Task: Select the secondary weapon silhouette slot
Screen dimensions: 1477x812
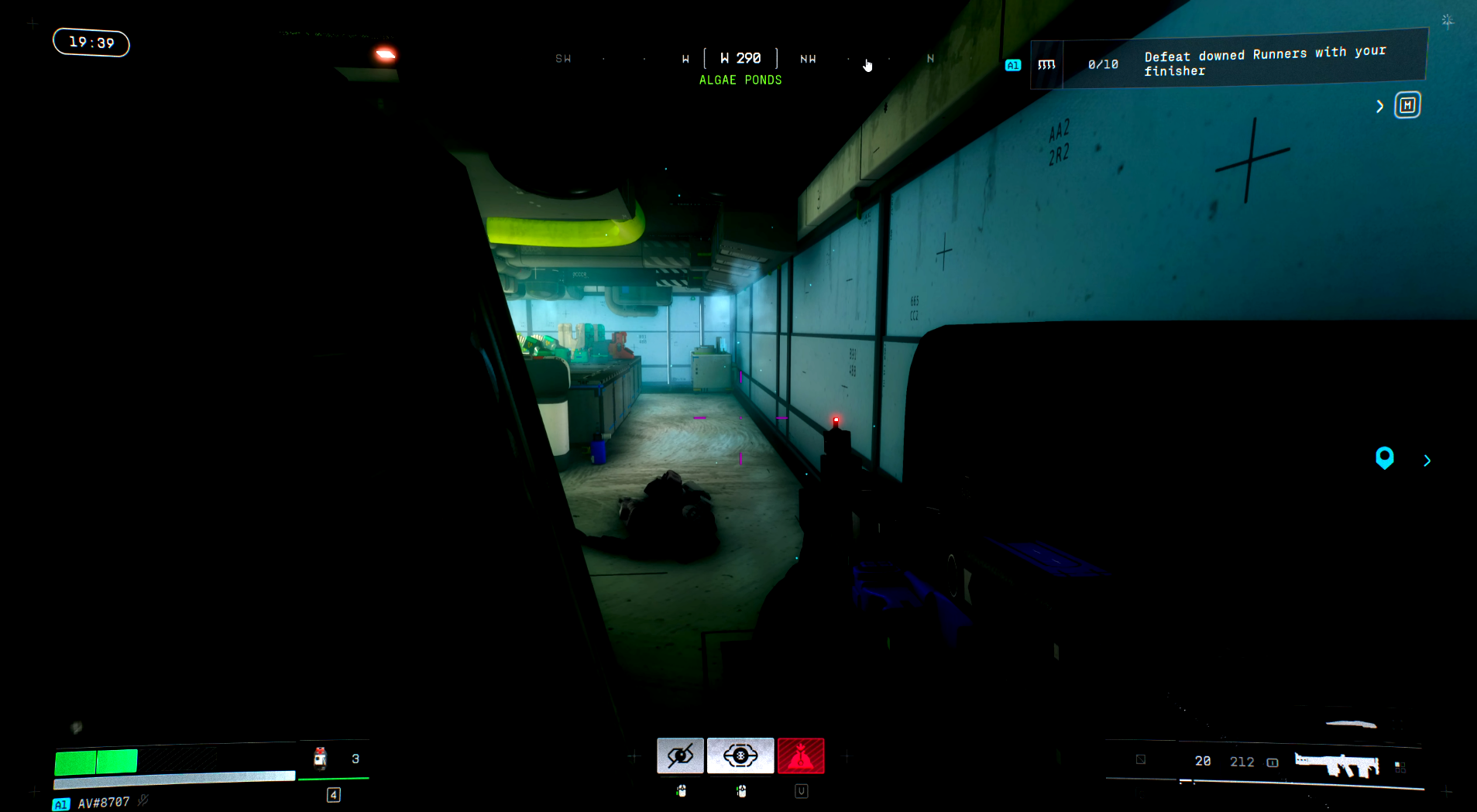Action: (x=1351, y=725)
